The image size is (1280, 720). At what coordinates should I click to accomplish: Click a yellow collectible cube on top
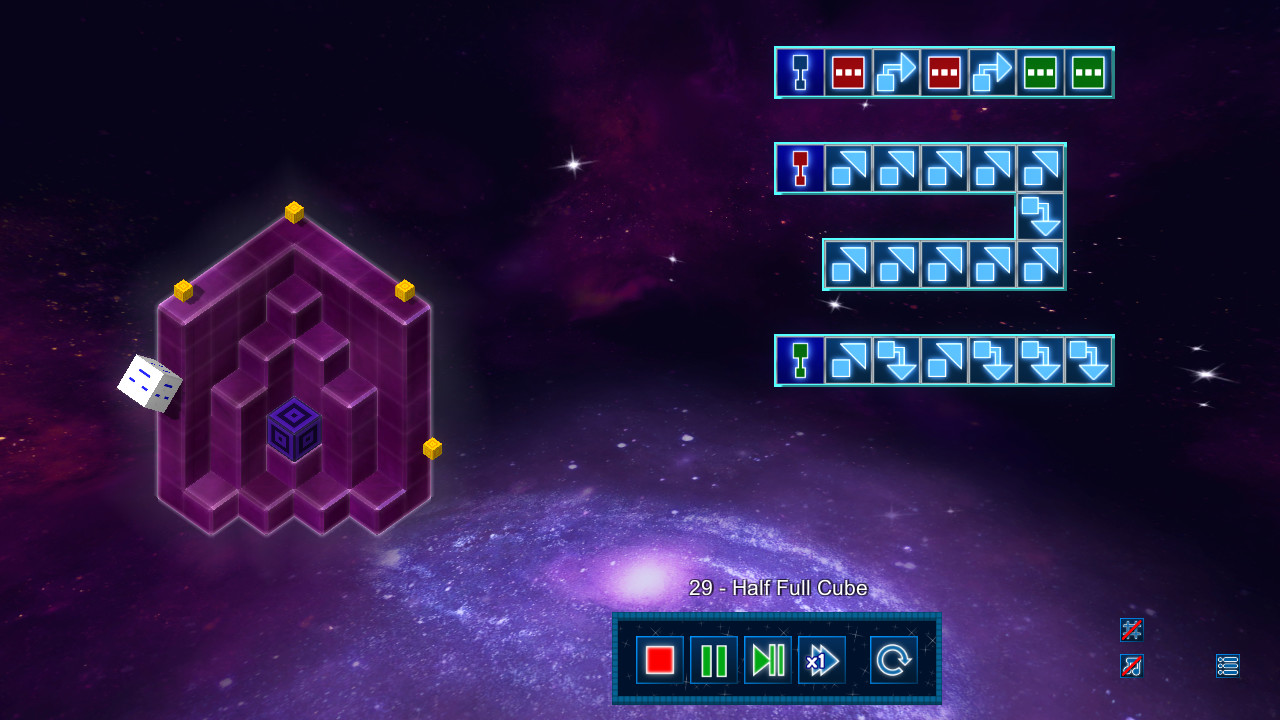pos(292,212)
